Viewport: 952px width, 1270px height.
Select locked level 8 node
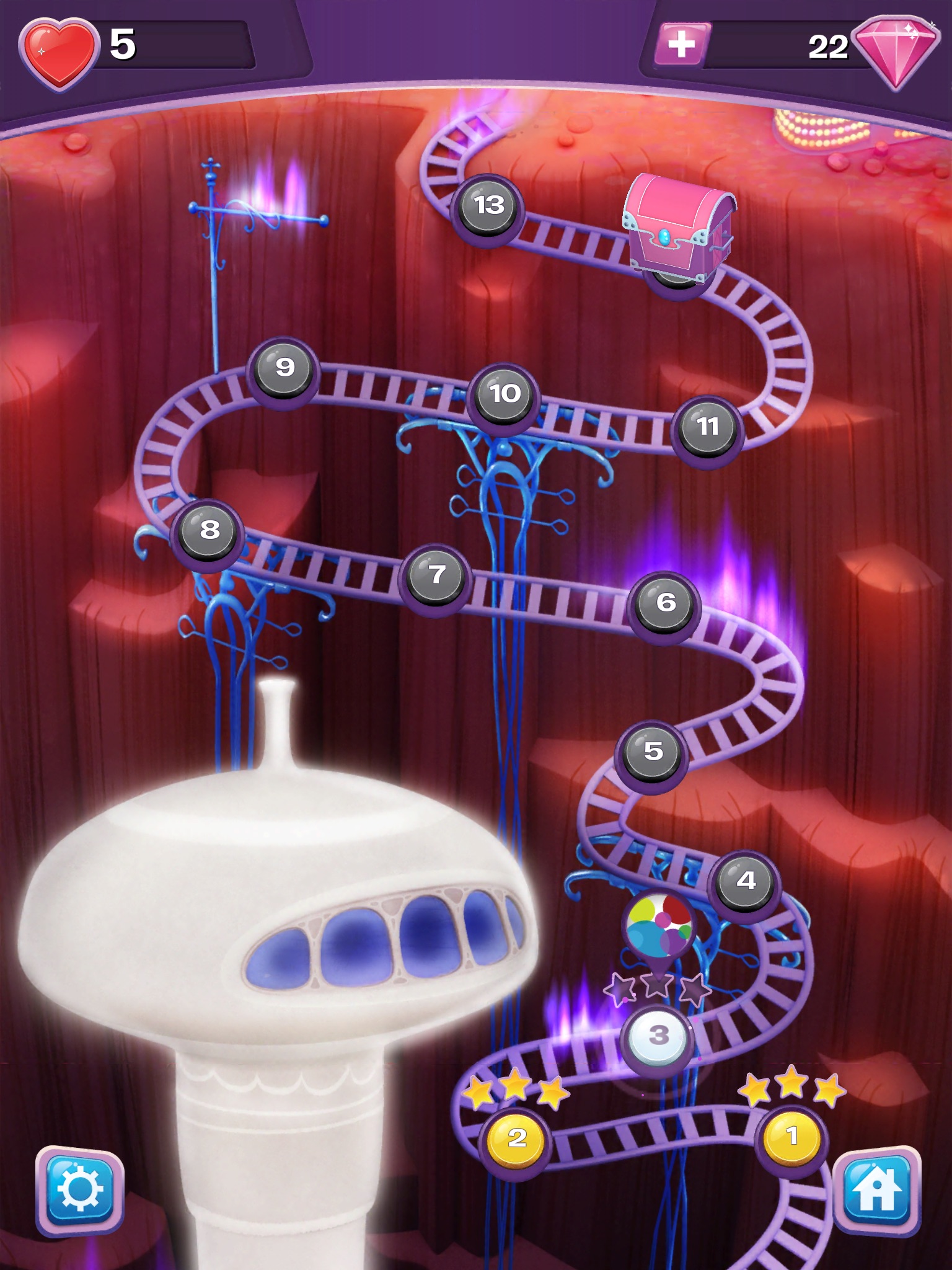209,531
